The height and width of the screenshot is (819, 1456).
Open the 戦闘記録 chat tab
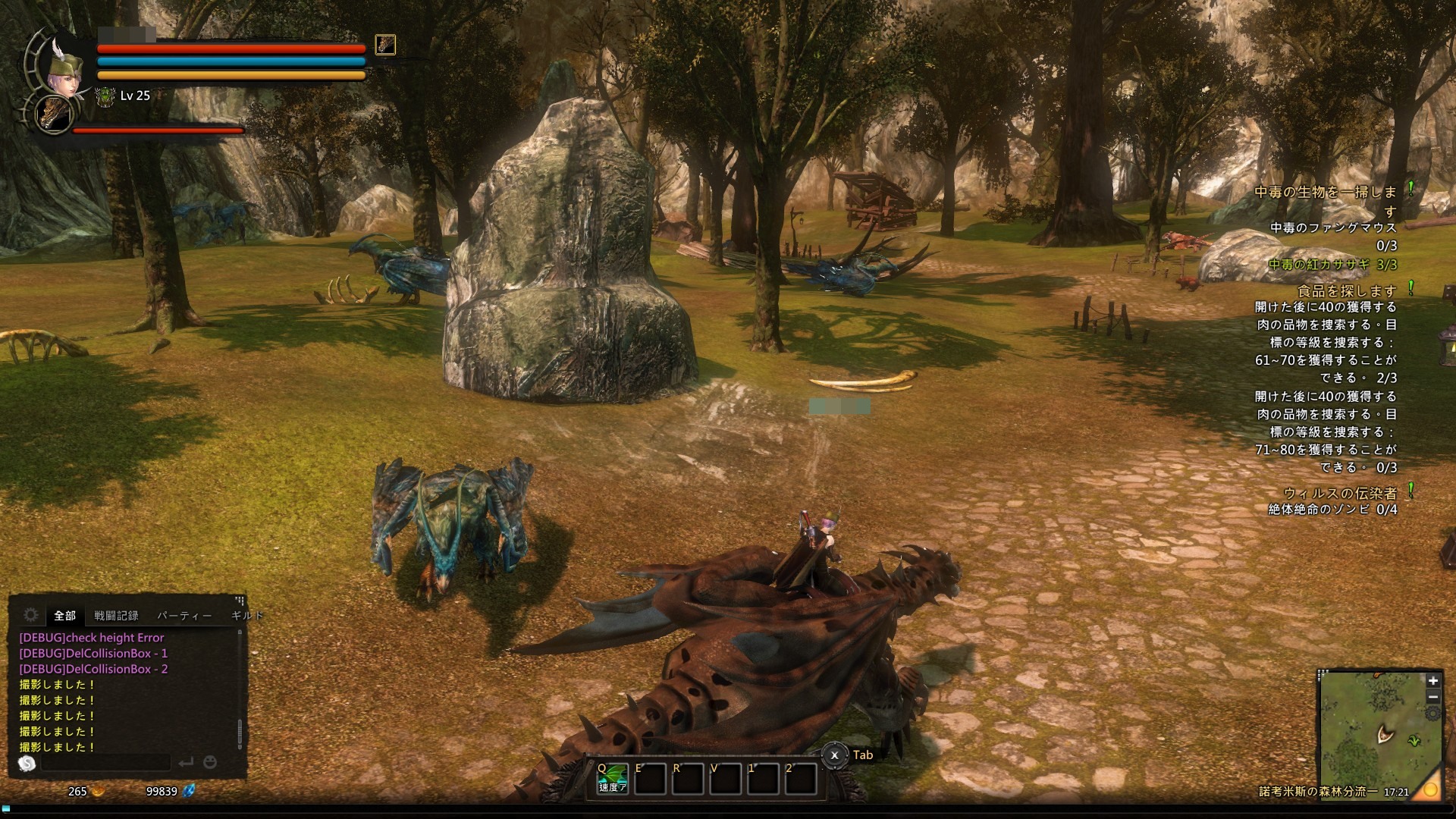(x=116, y=616)
